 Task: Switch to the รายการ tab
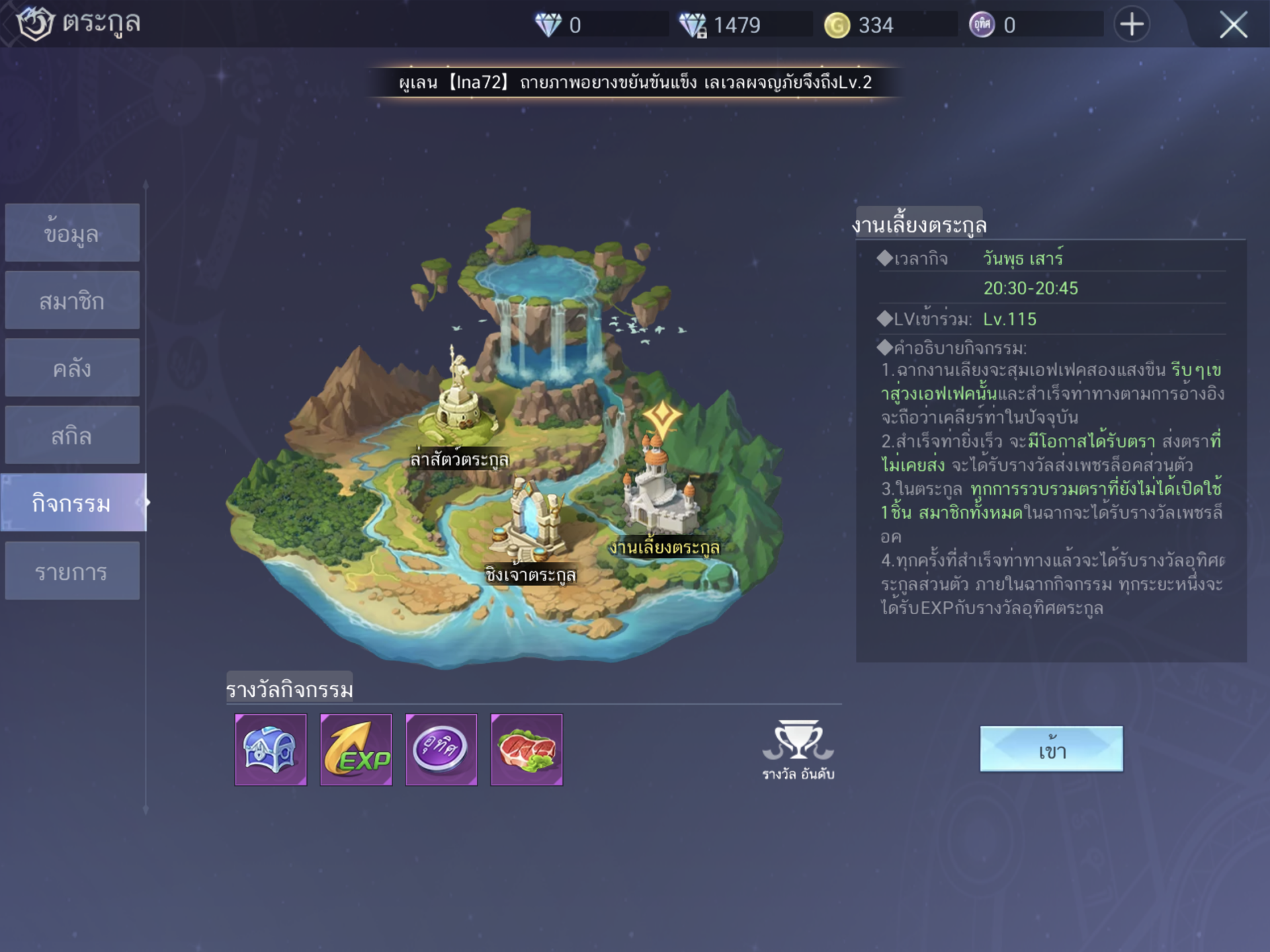pos(72,569)
